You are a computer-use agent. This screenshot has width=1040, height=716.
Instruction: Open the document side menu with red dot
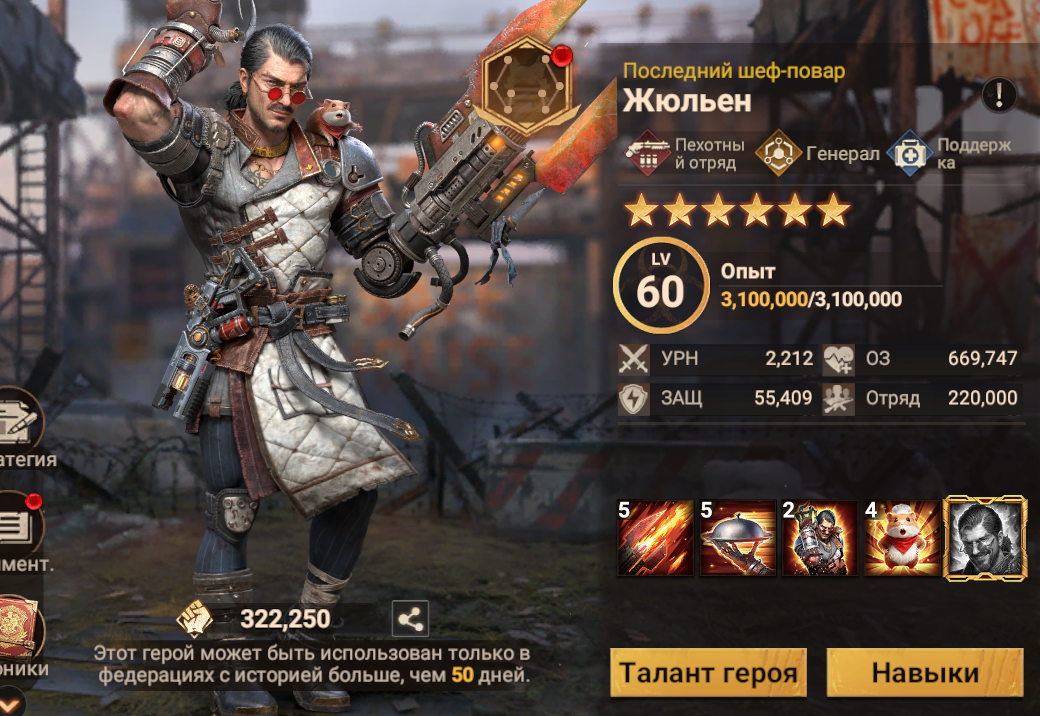(x=20, y=528)
